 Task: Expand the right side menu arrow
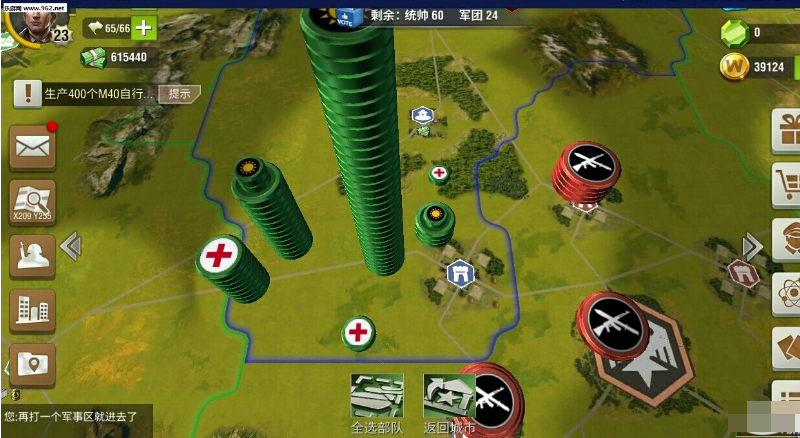point(752,245)
